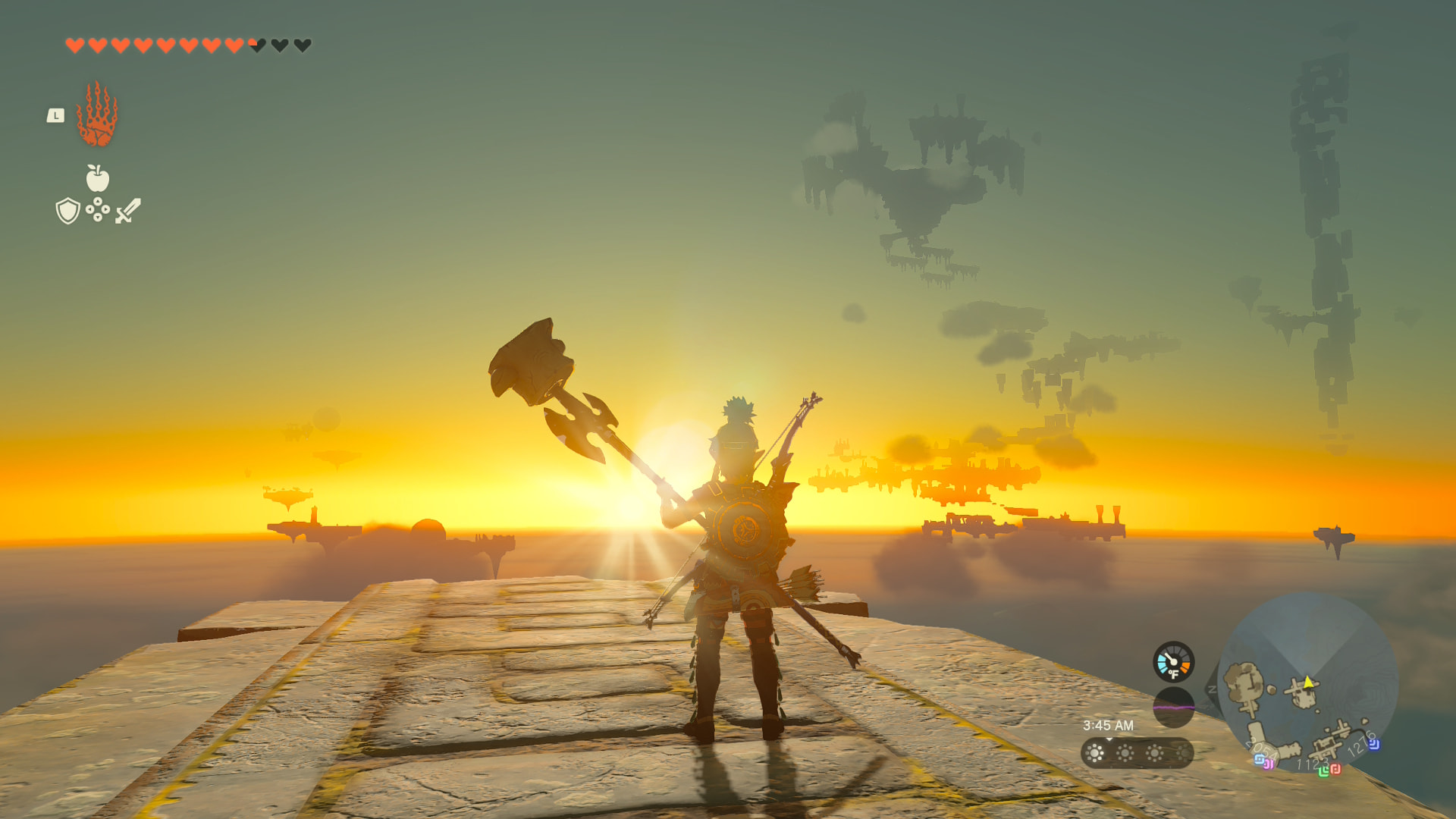Click the dark blue marker on minimap
1456x819 pixels.
point(1373,745)
